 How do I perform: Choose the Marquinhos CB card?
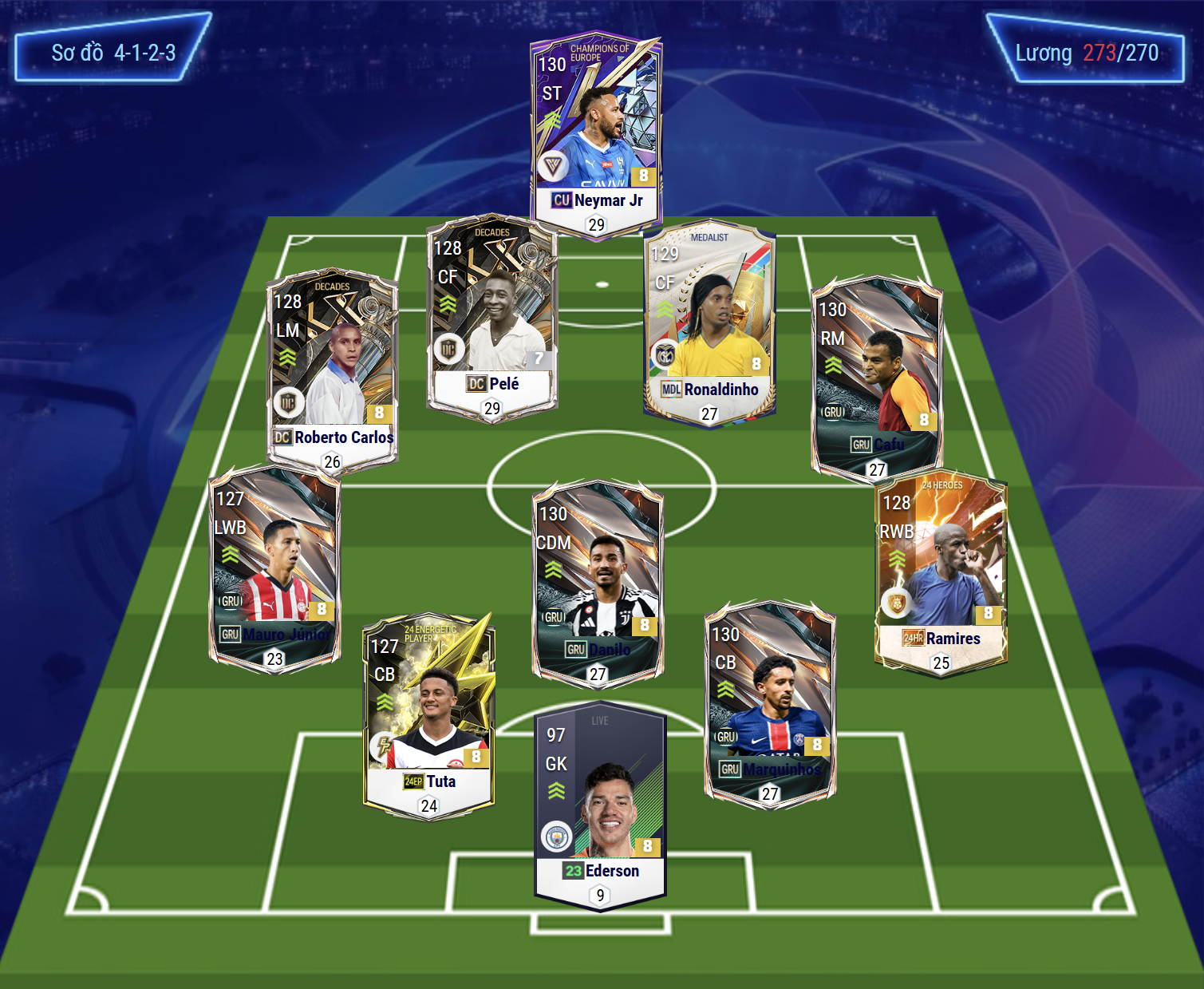pyautogui.click(x=770, y=702)
